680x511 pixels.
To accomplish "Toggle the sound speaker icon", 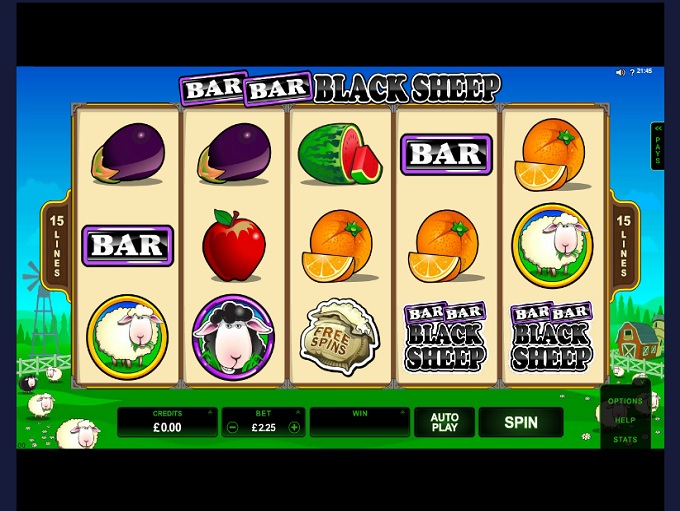I will [620, 72].
